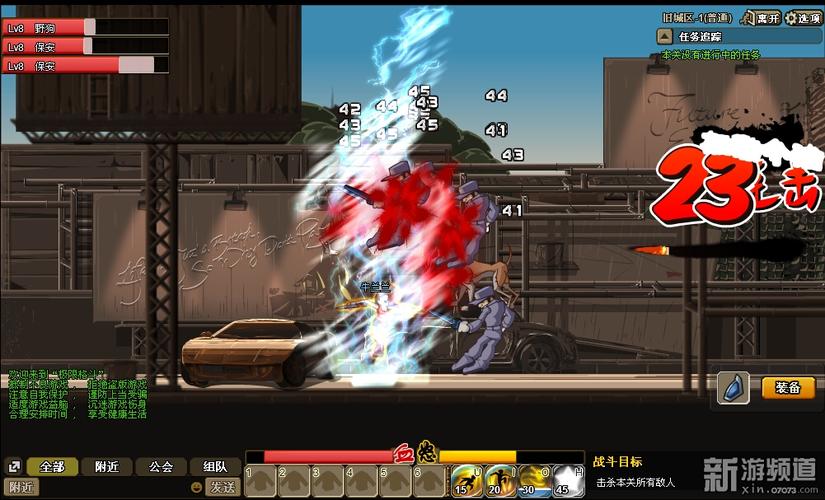The height and width of the screenshot is (500, 825).
Task: Collapse the 任务追踪 quest tracker arrow
Action: coord(664,37)
